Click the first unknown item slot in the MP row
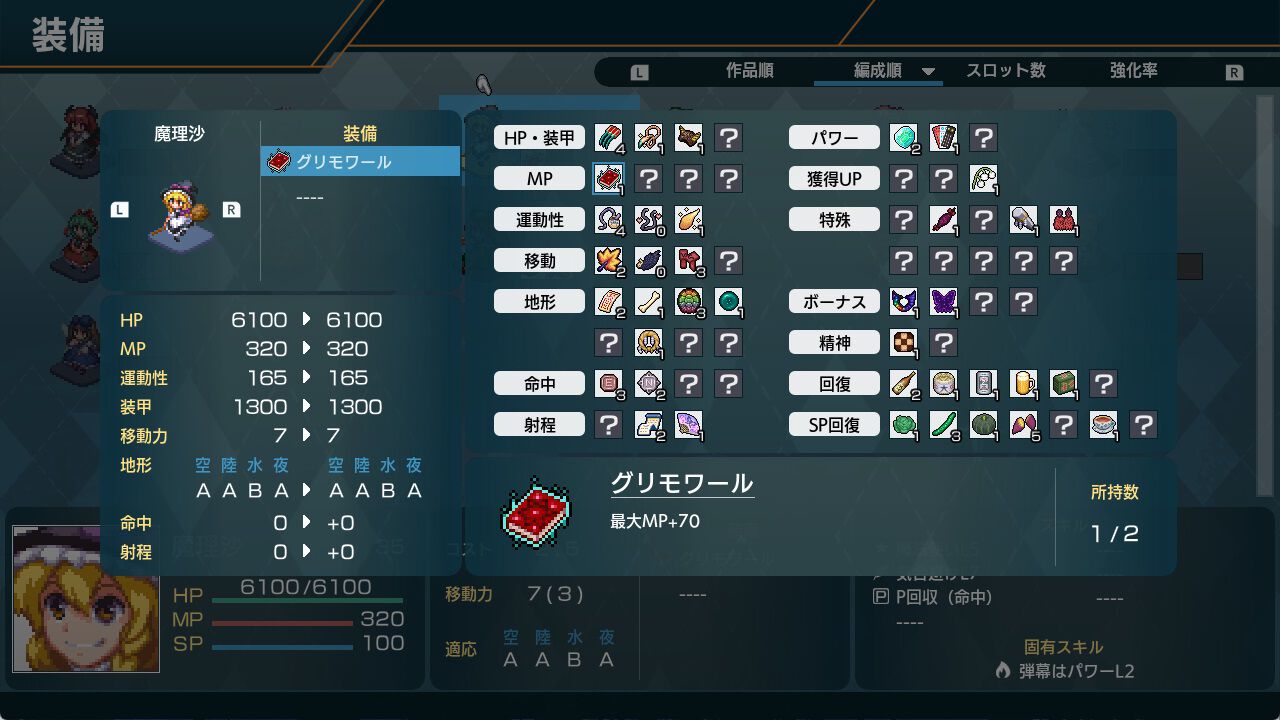Image resolution: width=1280 pixels, height=720 pixels. pos(650,178)
